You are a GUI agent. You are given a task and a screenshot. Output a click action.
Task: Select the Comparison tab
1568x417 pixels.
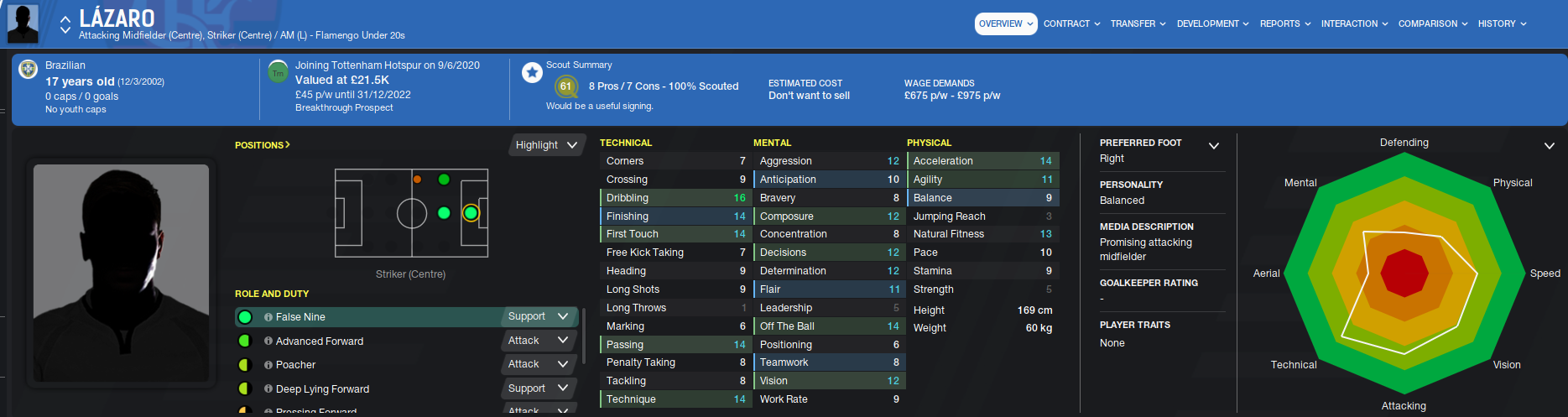(x=1432, y=24)
